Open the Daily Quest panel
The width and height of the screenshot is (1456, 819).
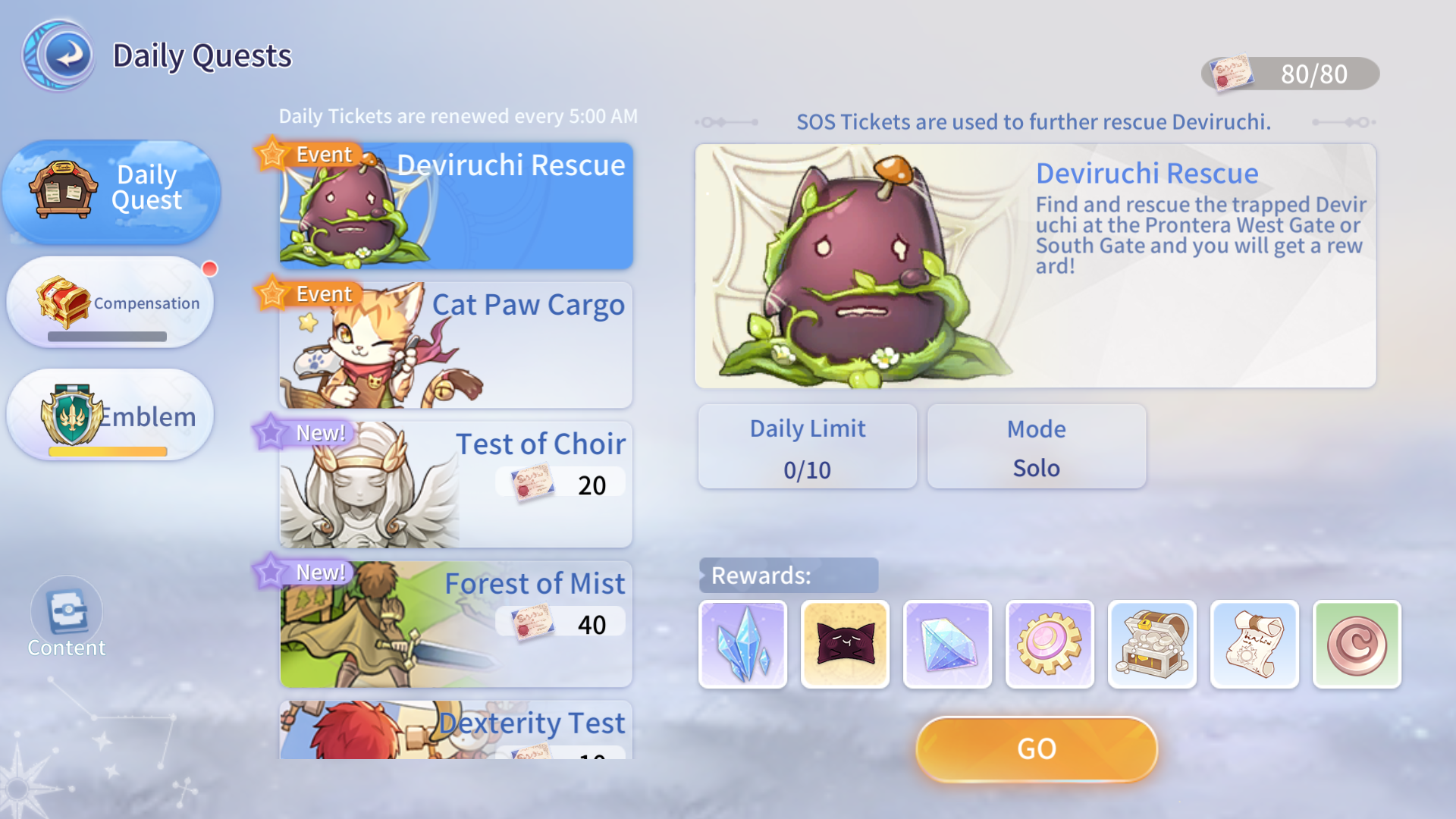click(x=111, y=190)
